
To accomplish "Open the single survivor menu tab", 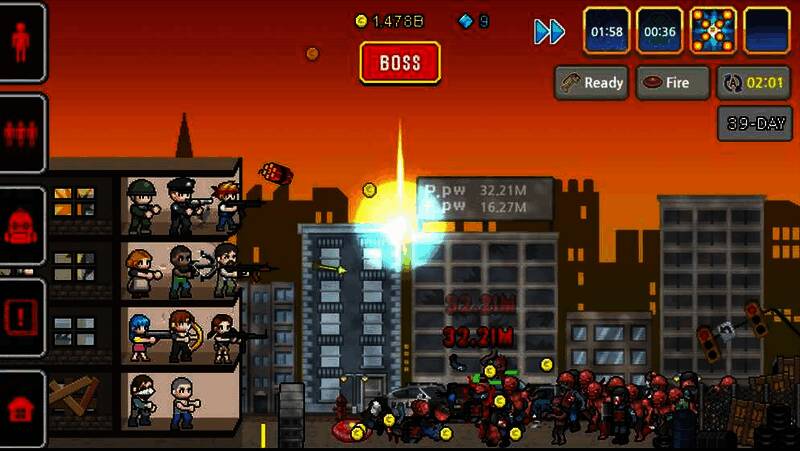I will (22, 42).
